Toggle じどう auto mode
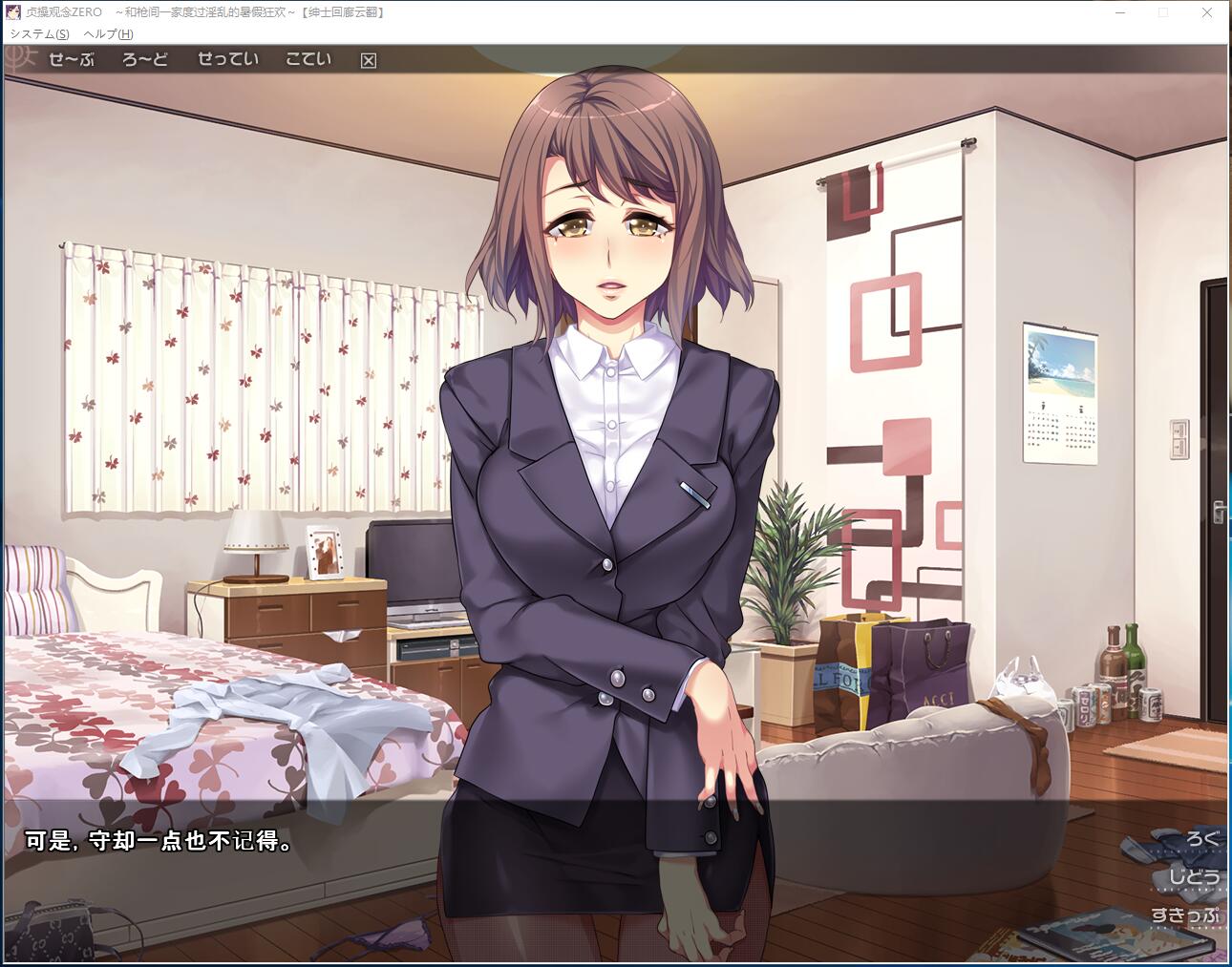1232x967 pixels. pyautogui.click(x=1194, y=877)
